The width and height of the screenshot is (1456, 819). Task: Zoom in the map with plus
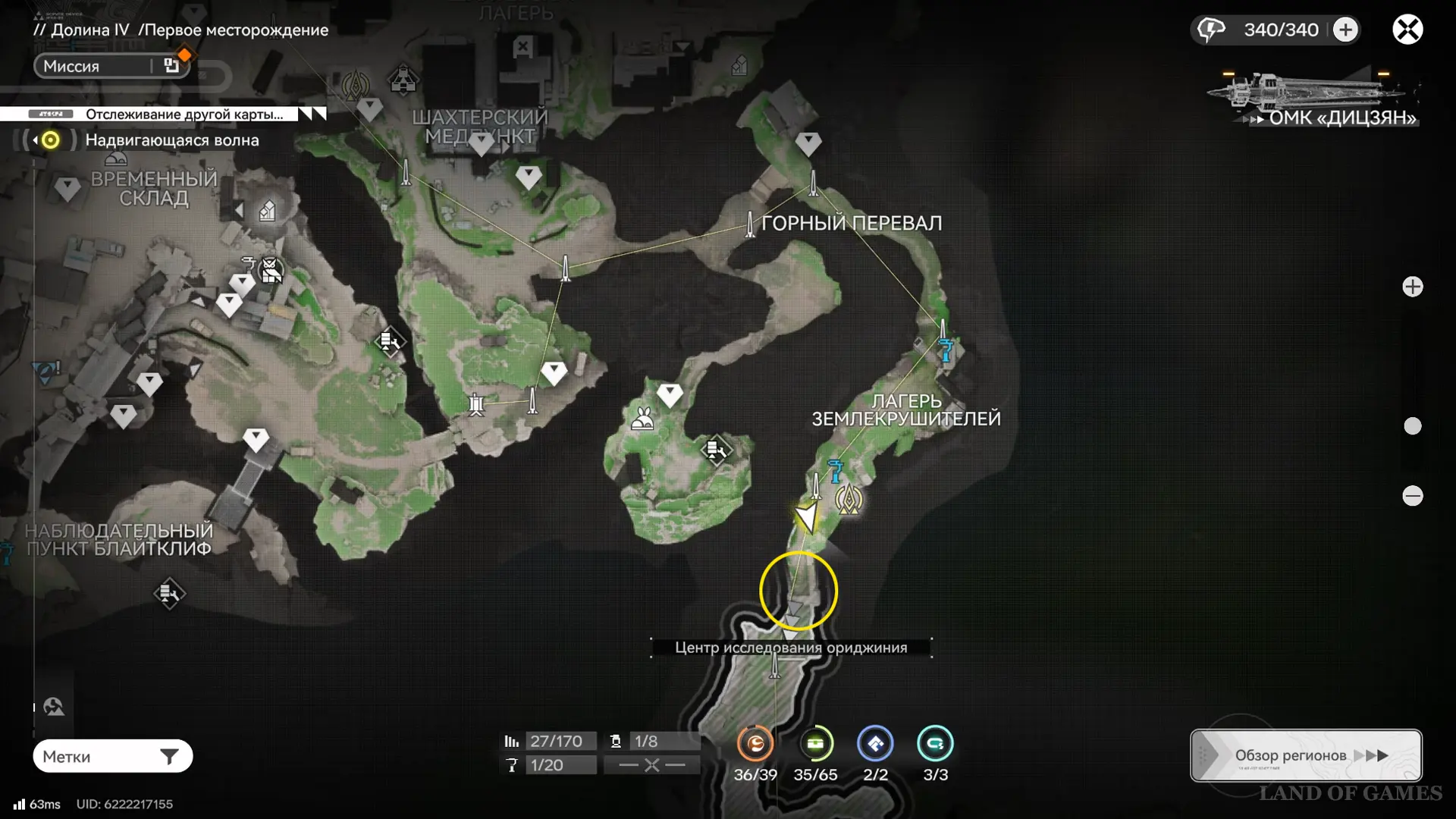pyautogui.click(x=1412, y=287)
